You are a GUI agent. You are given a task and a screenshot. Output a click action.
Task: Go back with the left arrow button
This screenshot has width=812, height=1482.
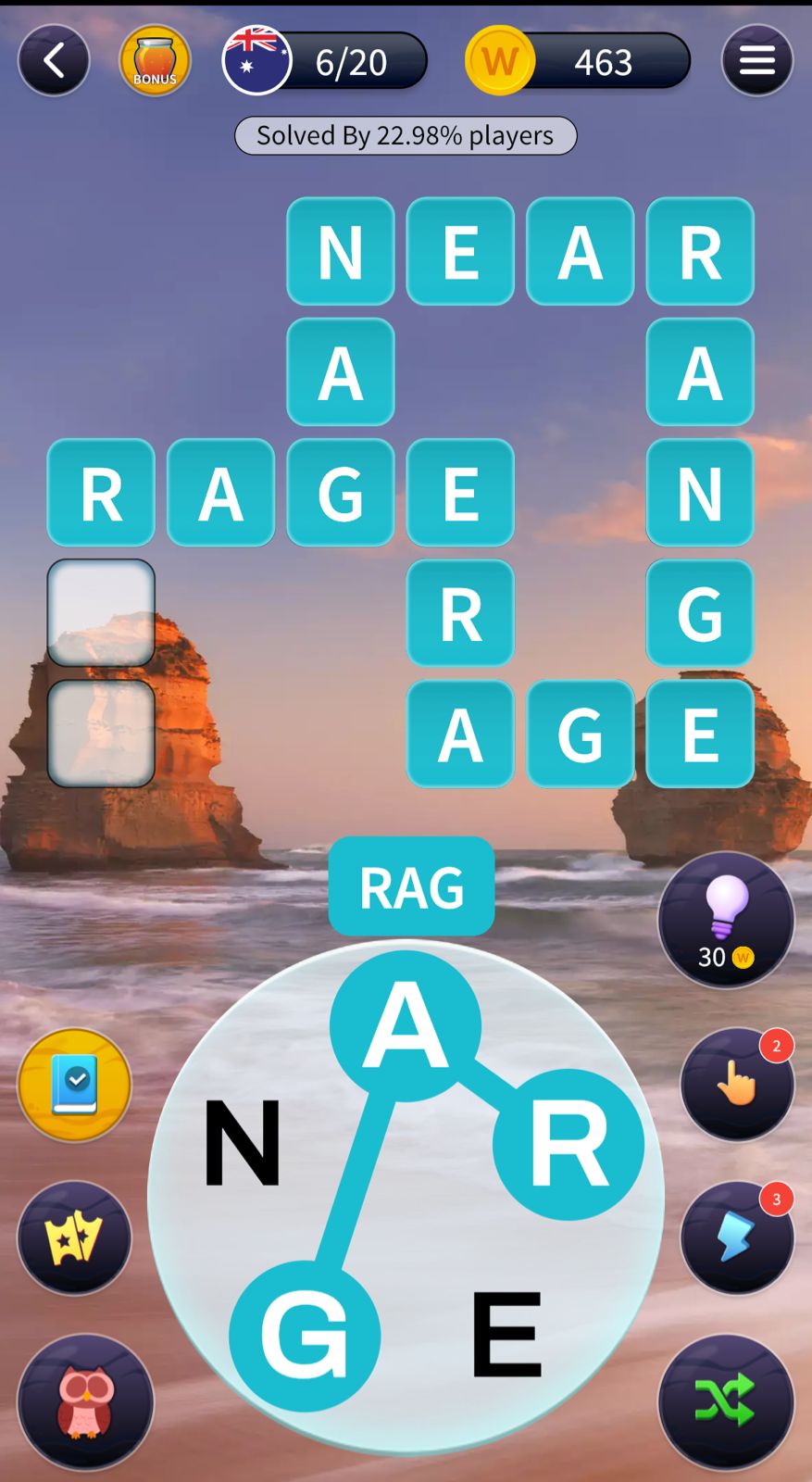click(54, 61)
